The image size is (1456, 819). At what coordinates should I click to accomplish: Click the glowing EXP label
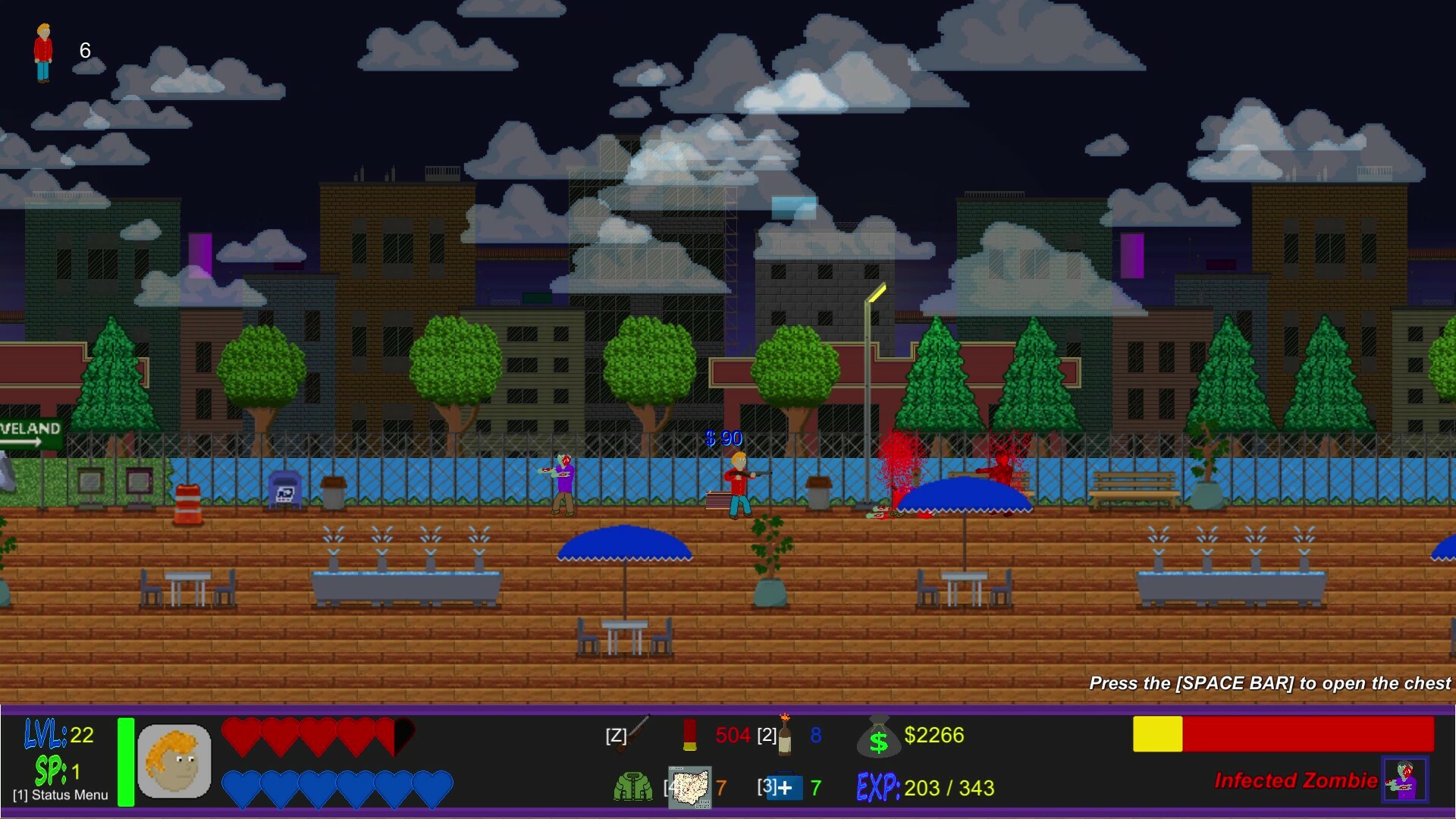point(880,787)
